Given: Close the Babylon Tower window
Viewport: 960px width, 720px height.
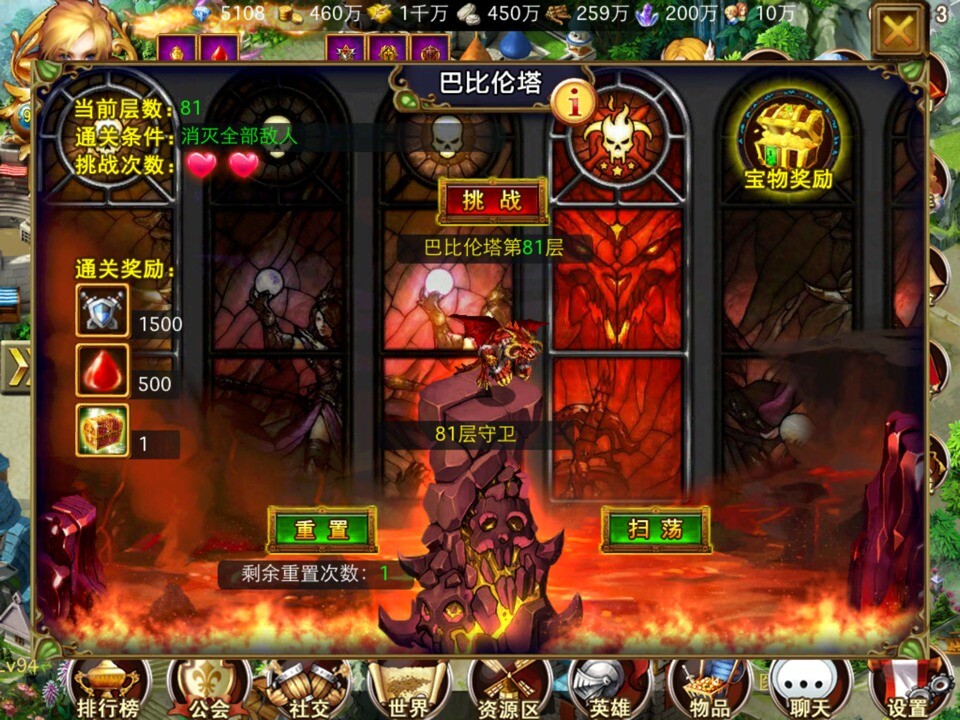Looking at the screenshot, I should [898, 31].
